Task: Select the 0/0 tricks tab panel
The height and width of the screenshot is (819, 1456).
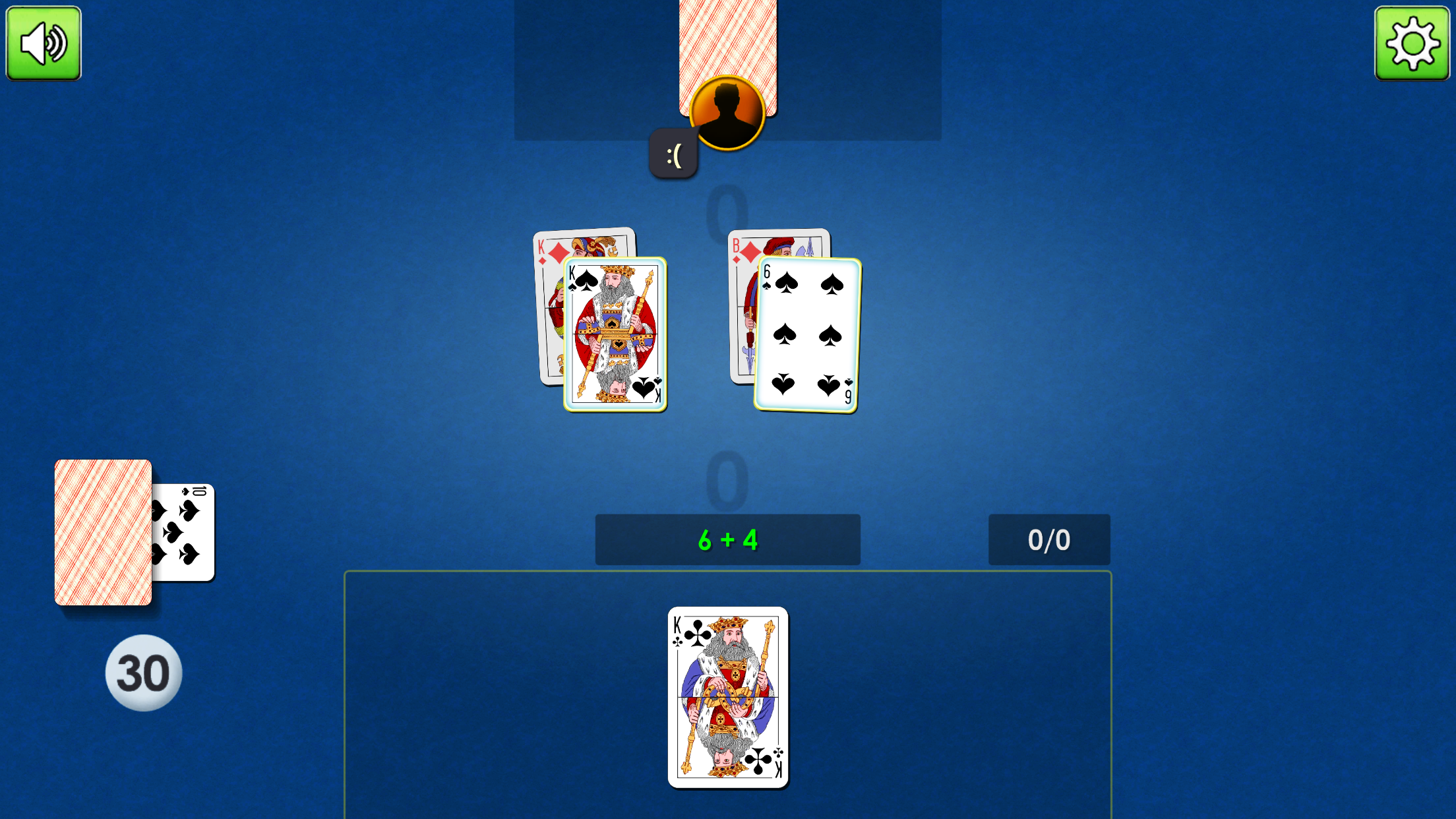Action: click(x=1048, y=539)
